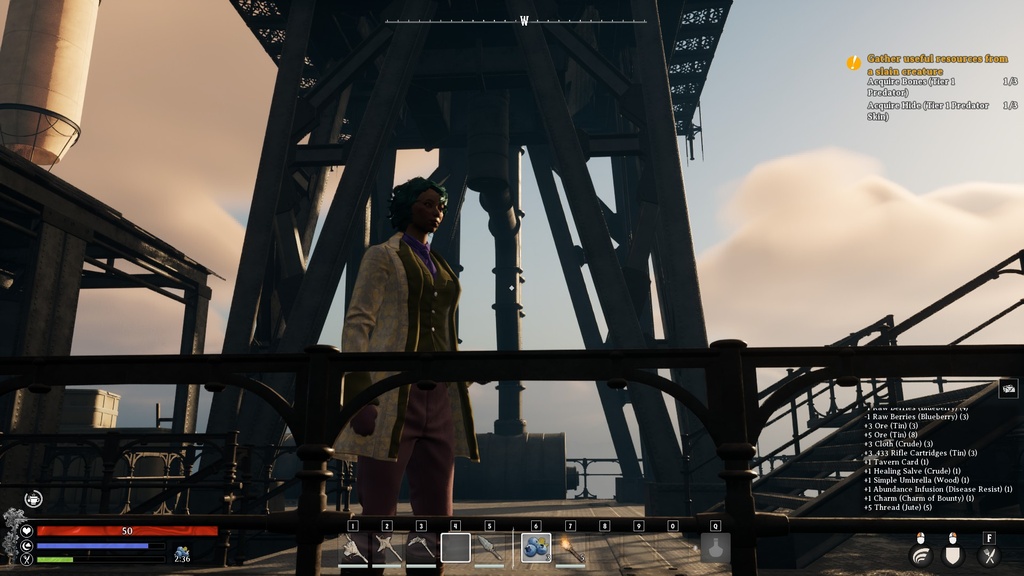Click the fork and knife eat icon
This screenshot has width=1024, height=576.
point(989,556)
